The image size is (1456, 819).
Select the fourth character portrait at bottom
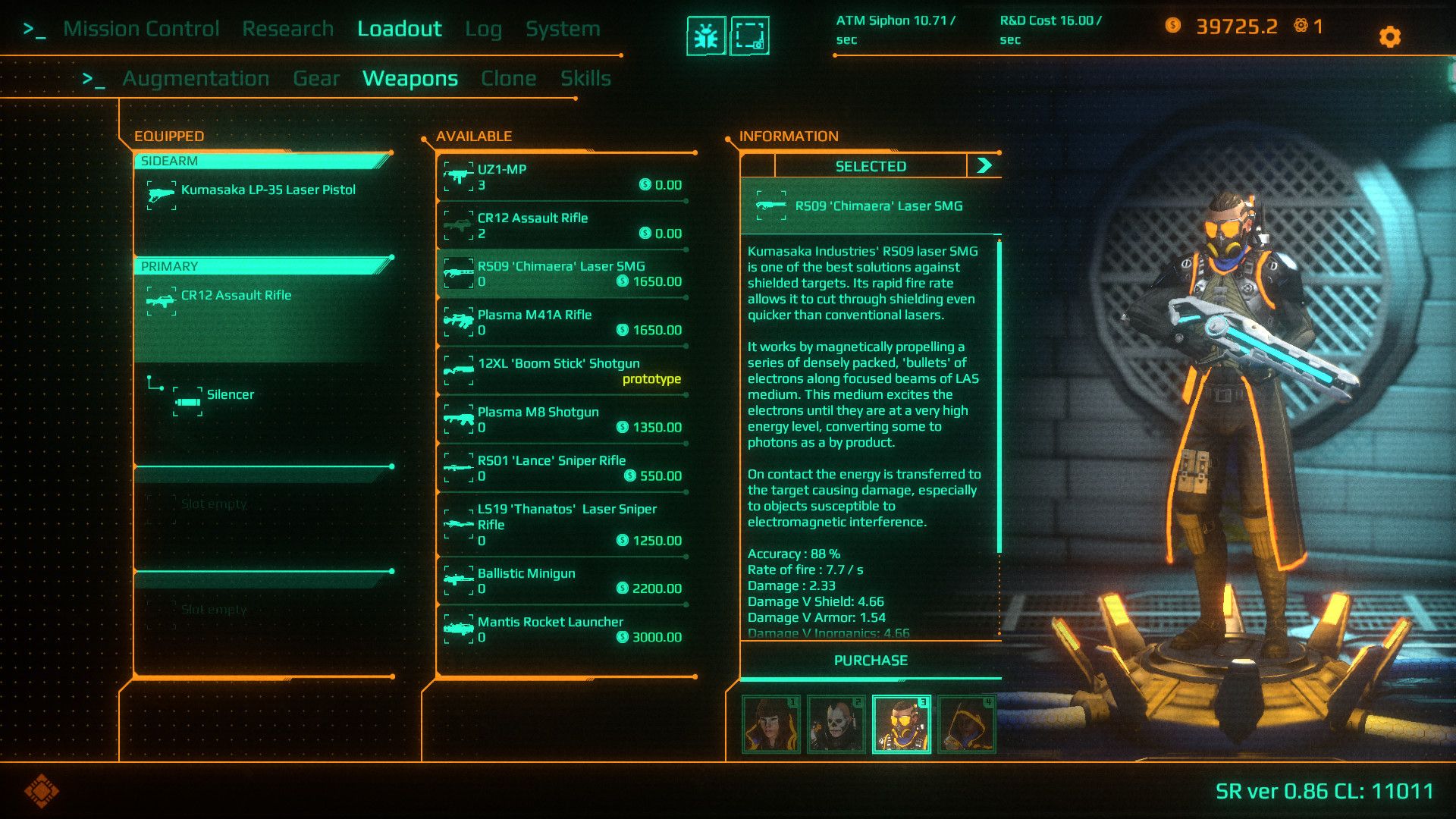[968, 724]
